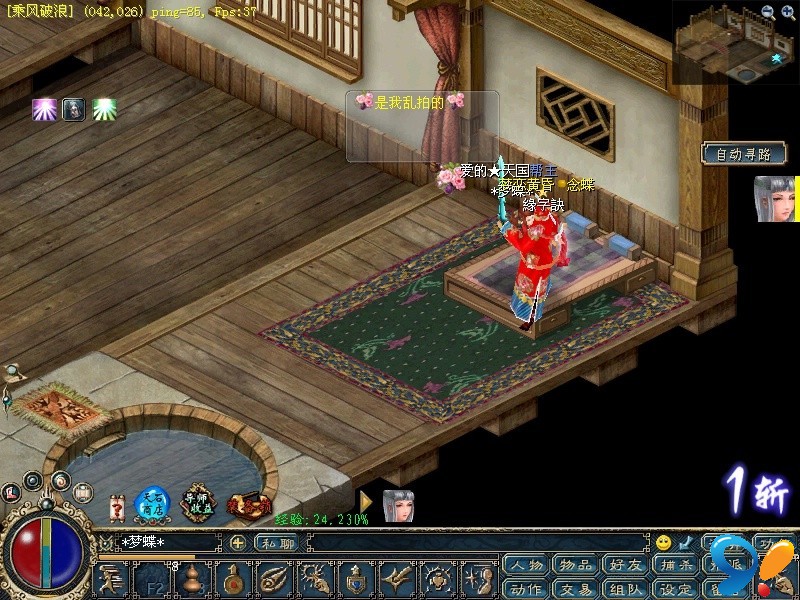The image size is (800, 600).
Task: Open the 动作 actions menu
Action: pos(526,588)
